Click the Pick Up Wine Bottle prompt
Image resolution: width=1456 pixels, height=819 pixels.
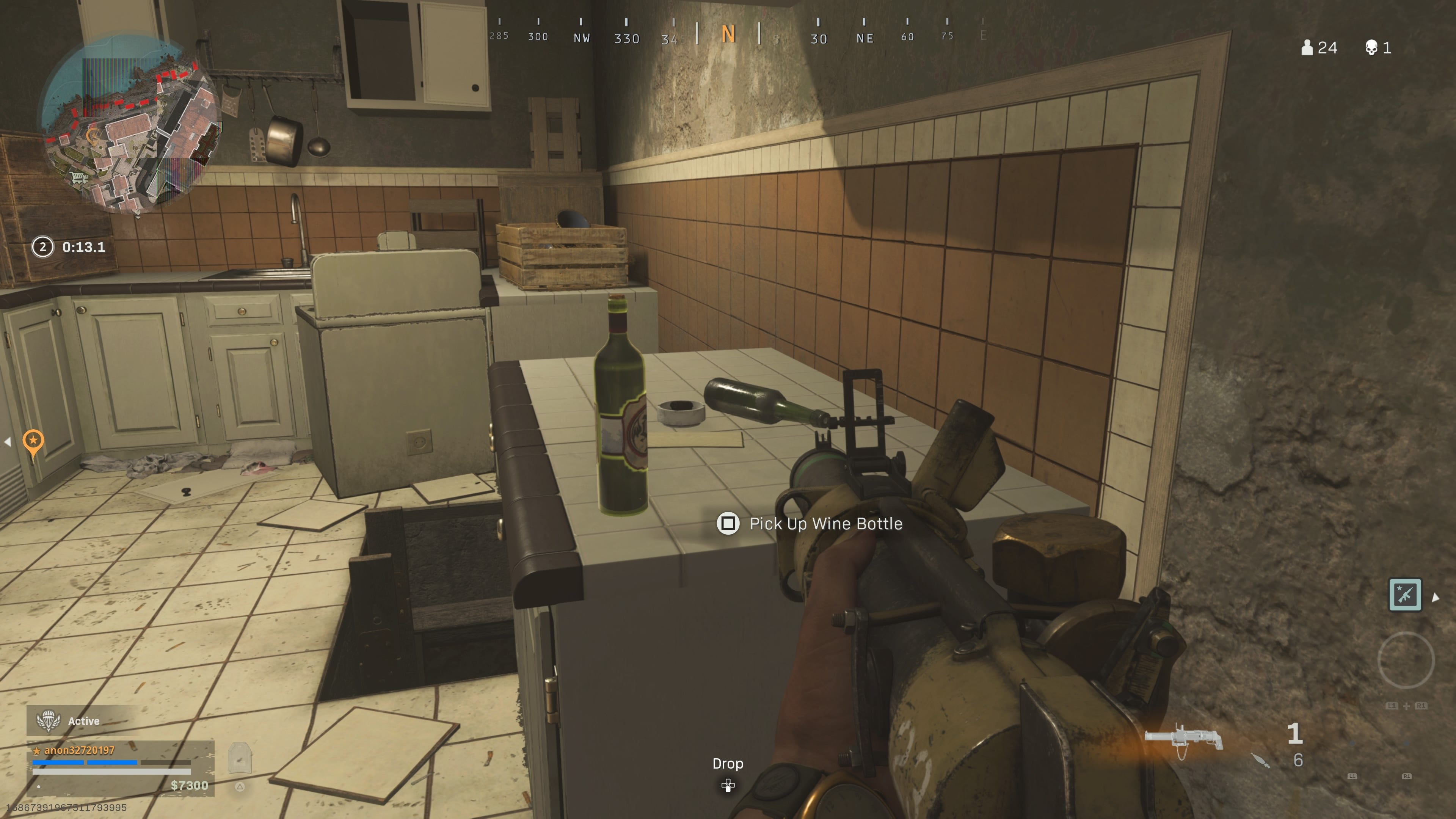(826, 523)
